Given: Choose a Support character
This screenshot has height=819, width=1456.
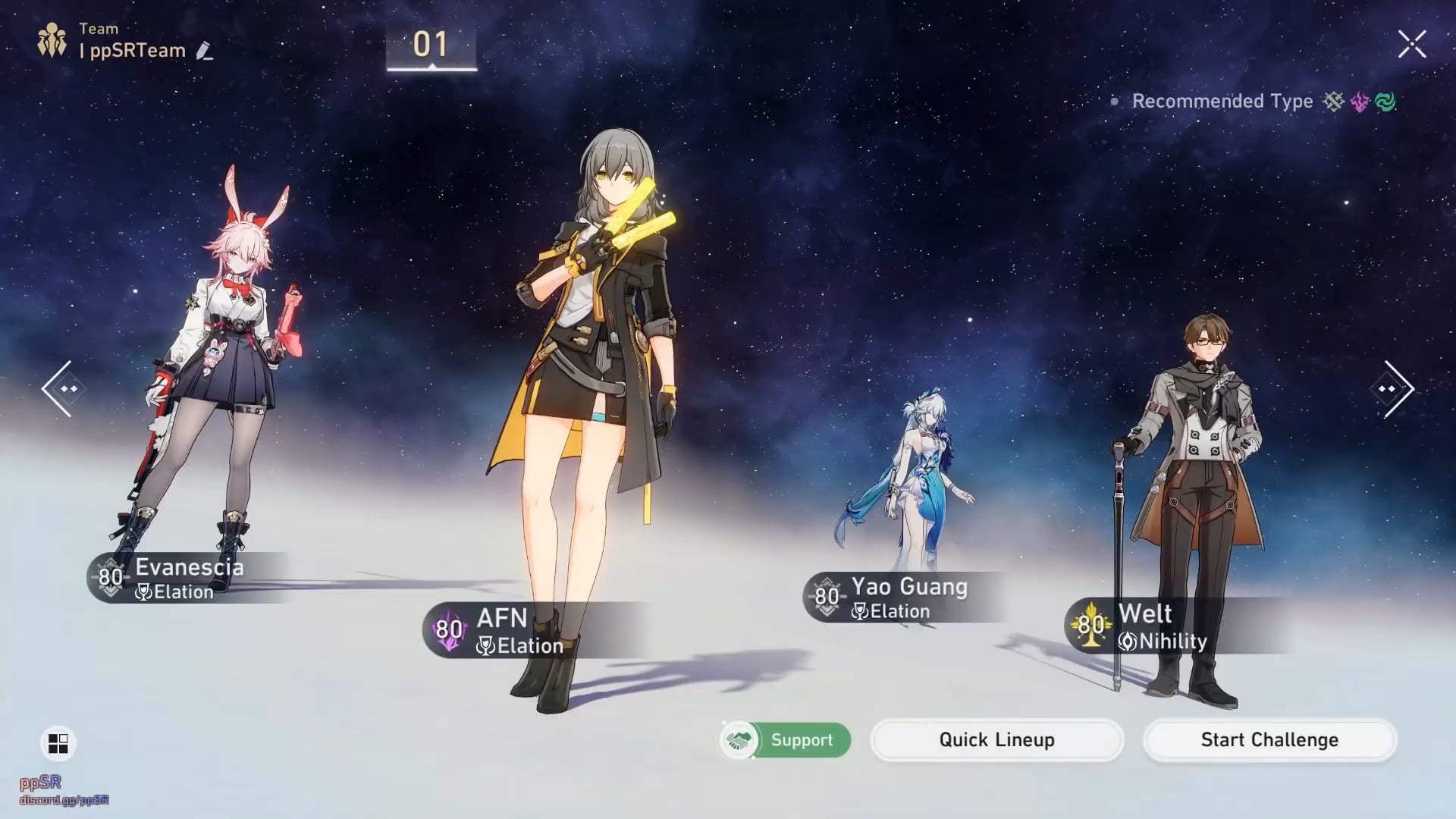Looking at the screenshot, I should [785, 739].
